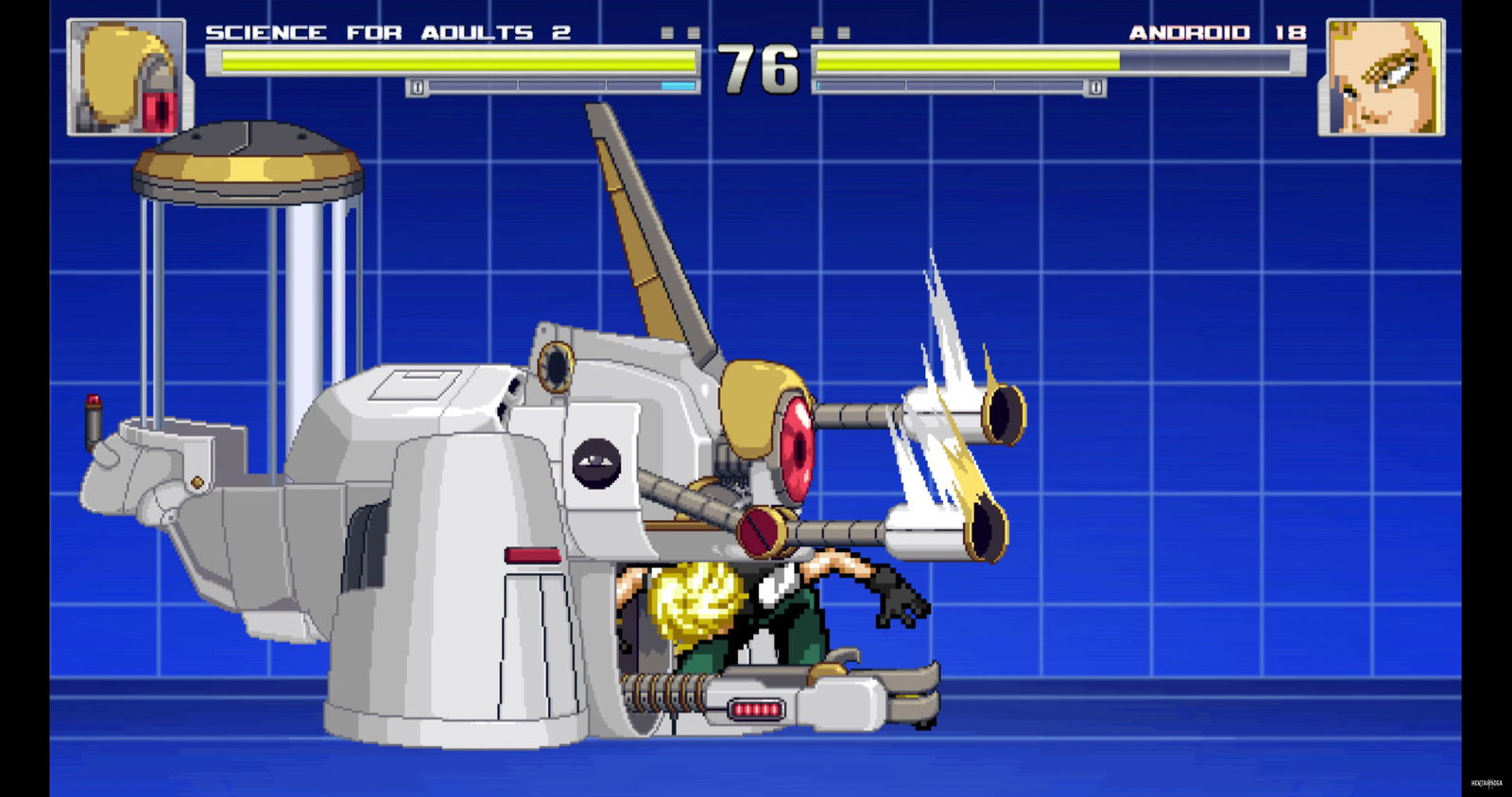The image size is (1512, 797).
Task: Select the Science for Adults 2 player portrait
Action: 127,78
